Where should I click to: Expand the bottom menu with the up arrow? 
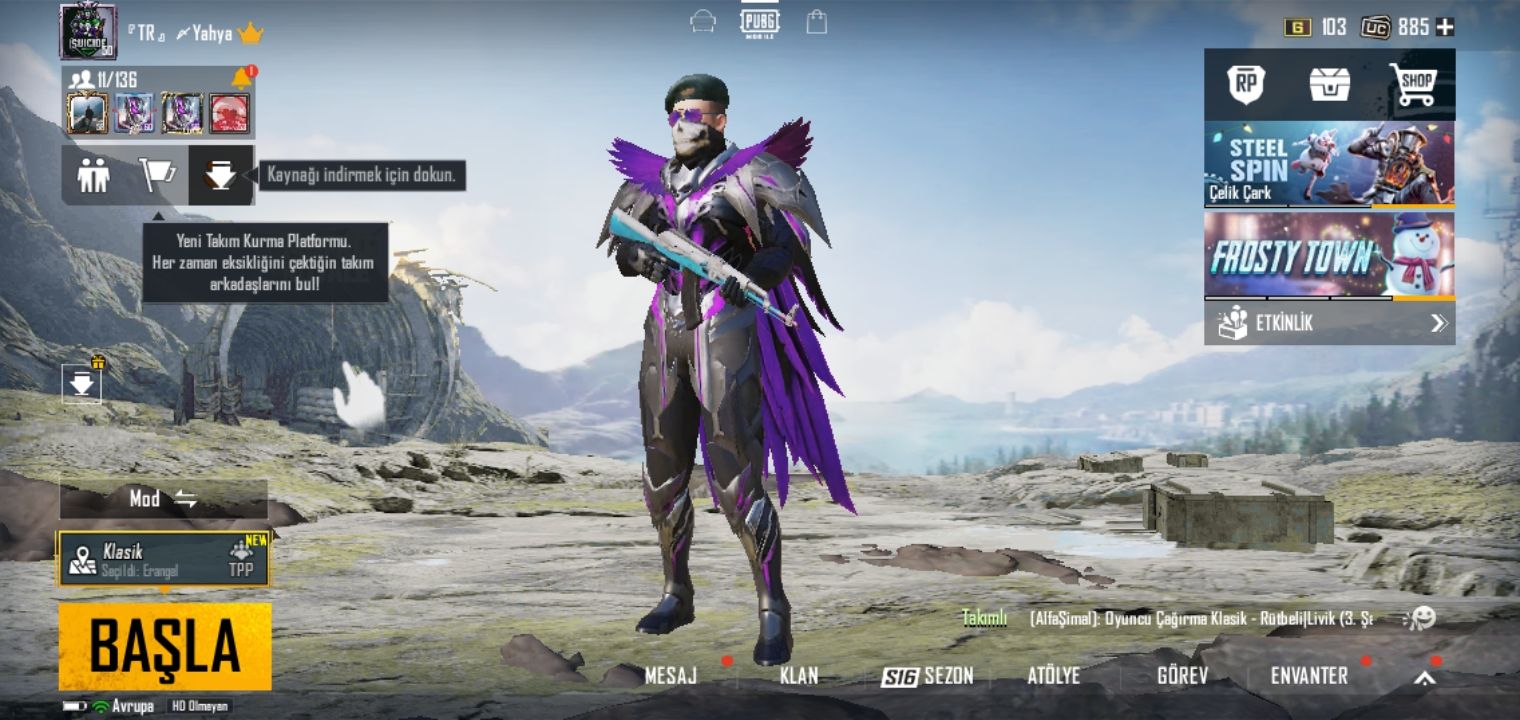1424,677
